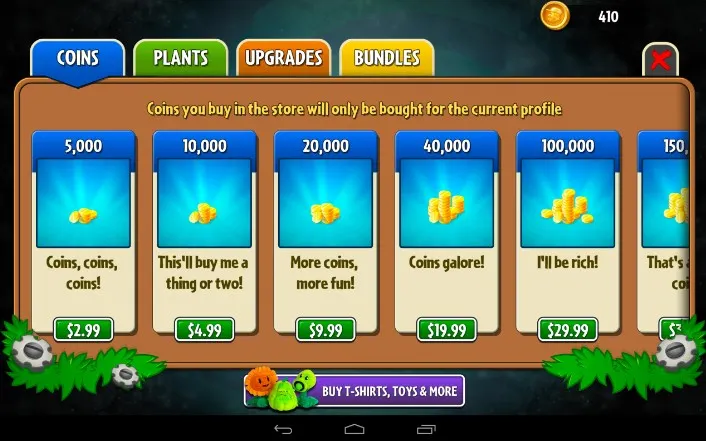This screenshot has height=441, width=706.
Task: Open Buy T-Shirts, Toys & More banner
Action: tap(354, 390)
